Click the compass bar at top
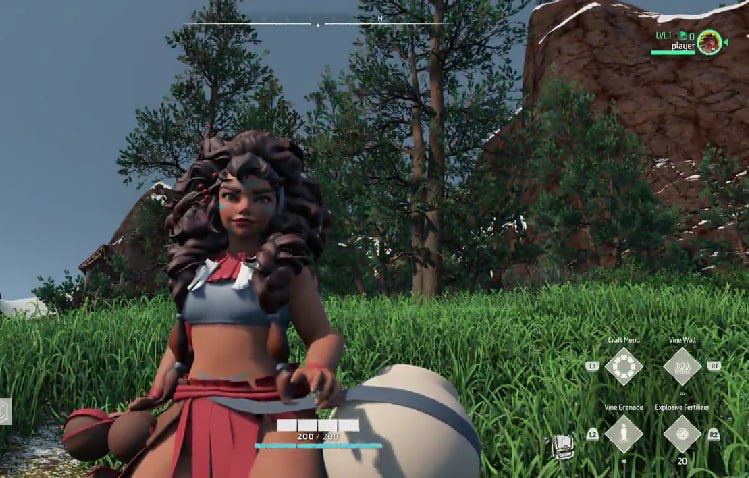The image size is (749, 478). [x=318, y=22]
